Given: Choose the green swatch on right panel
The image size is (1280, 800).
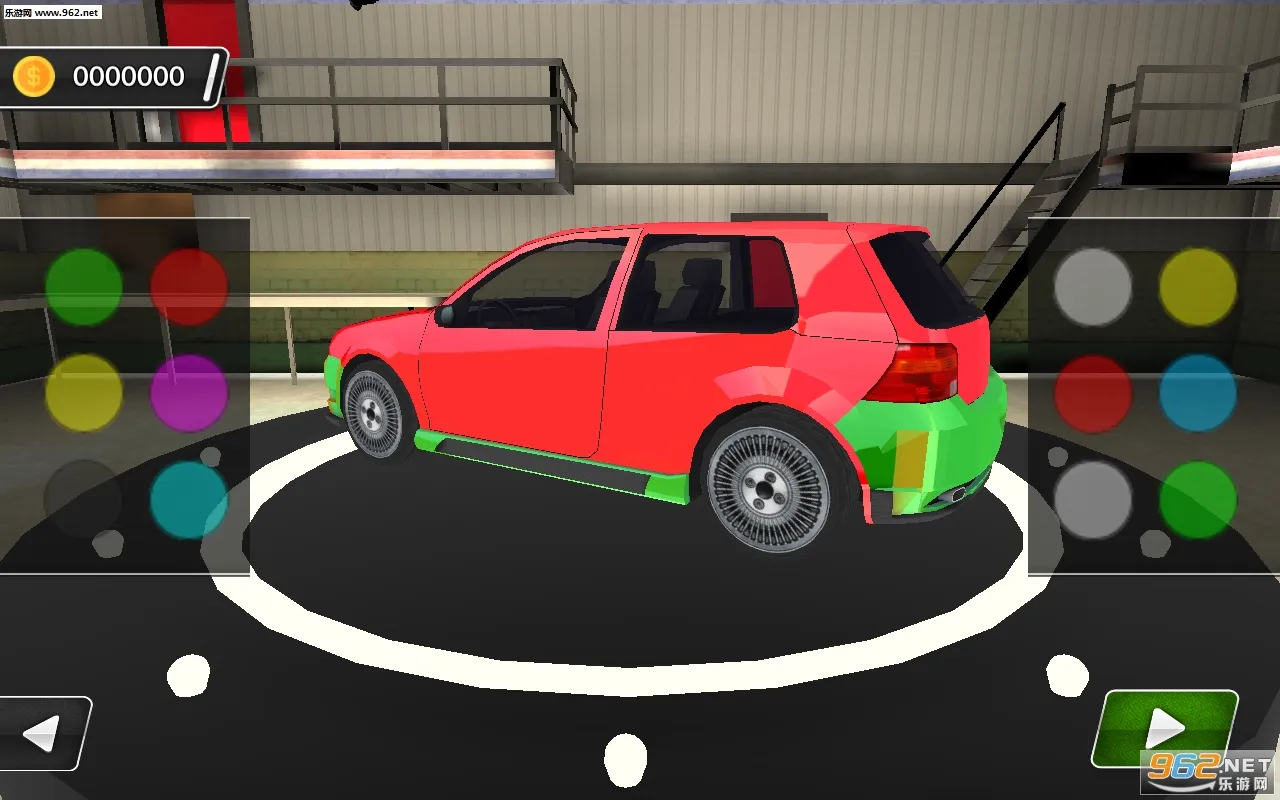Looking at the screenshot, I should (x=1196, y=498).
